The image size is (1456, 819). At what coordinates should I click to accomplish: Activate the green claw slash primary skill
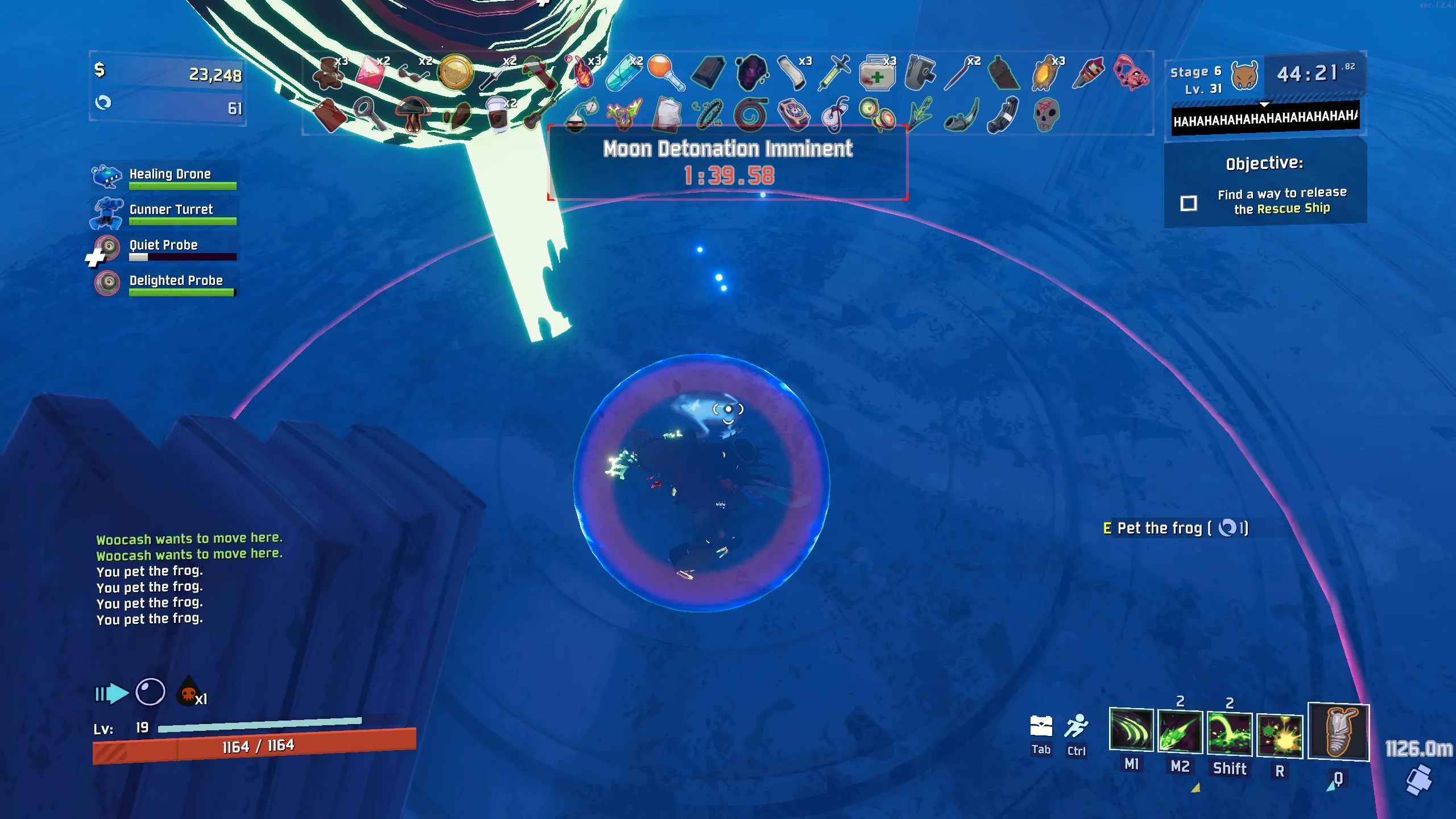pyautogui.click(x=1131, y=731)
